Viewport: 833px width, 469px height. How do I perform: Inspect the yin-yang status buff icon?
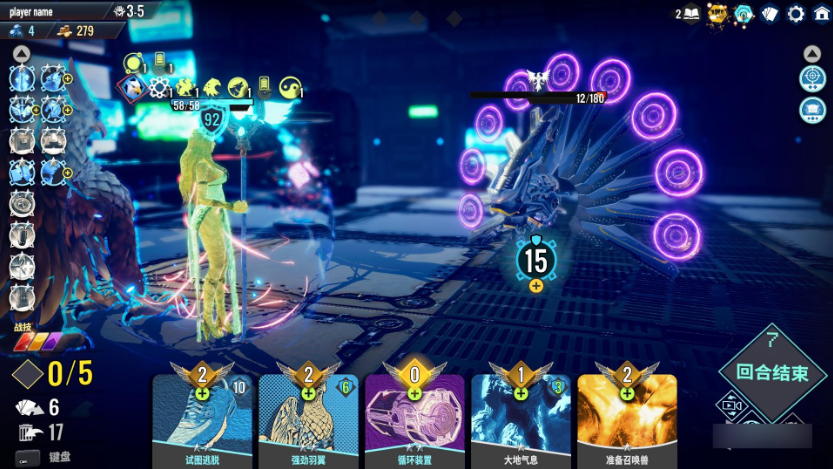pyautogui.click(x=290, y=87)
